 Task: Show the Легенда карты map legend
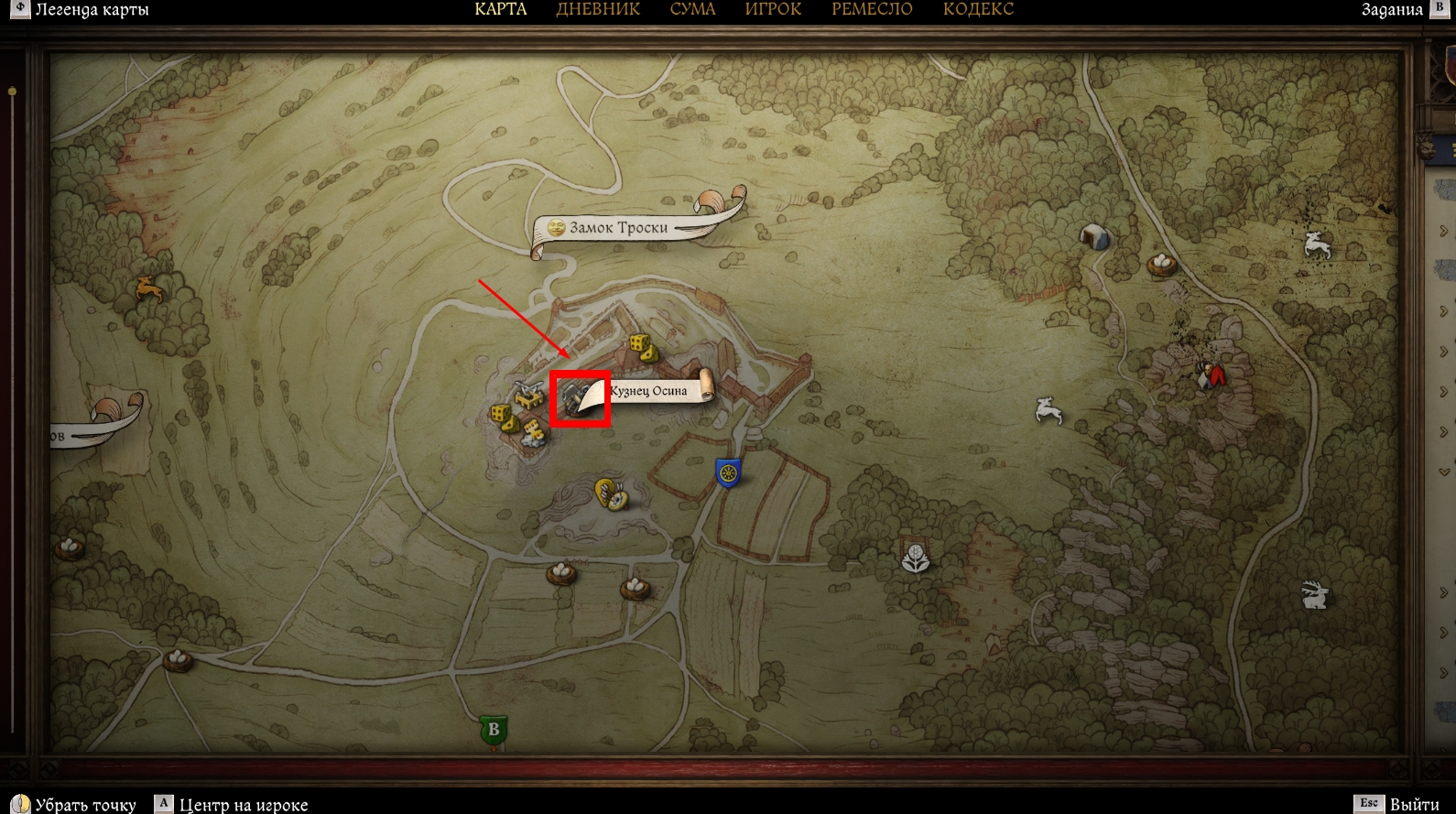(91, 10)
